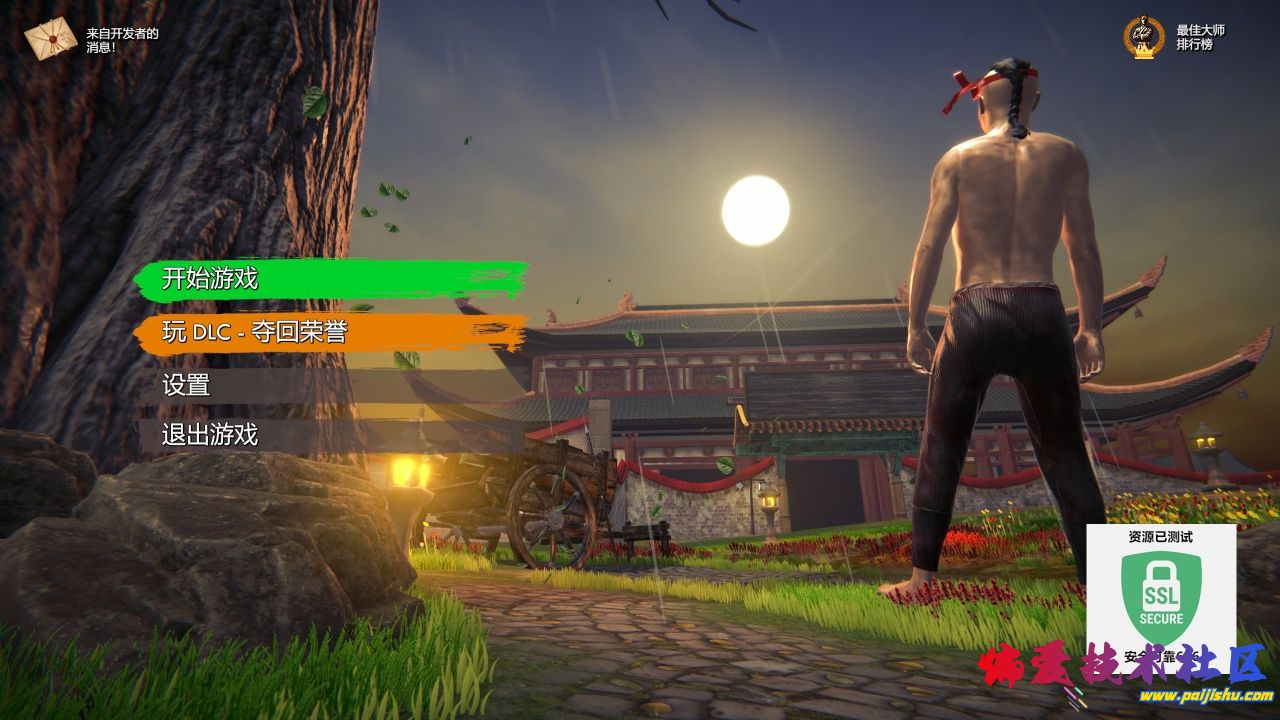Open the 设置 settings menu
1280x720 pixels.
[x=186, y=385]
